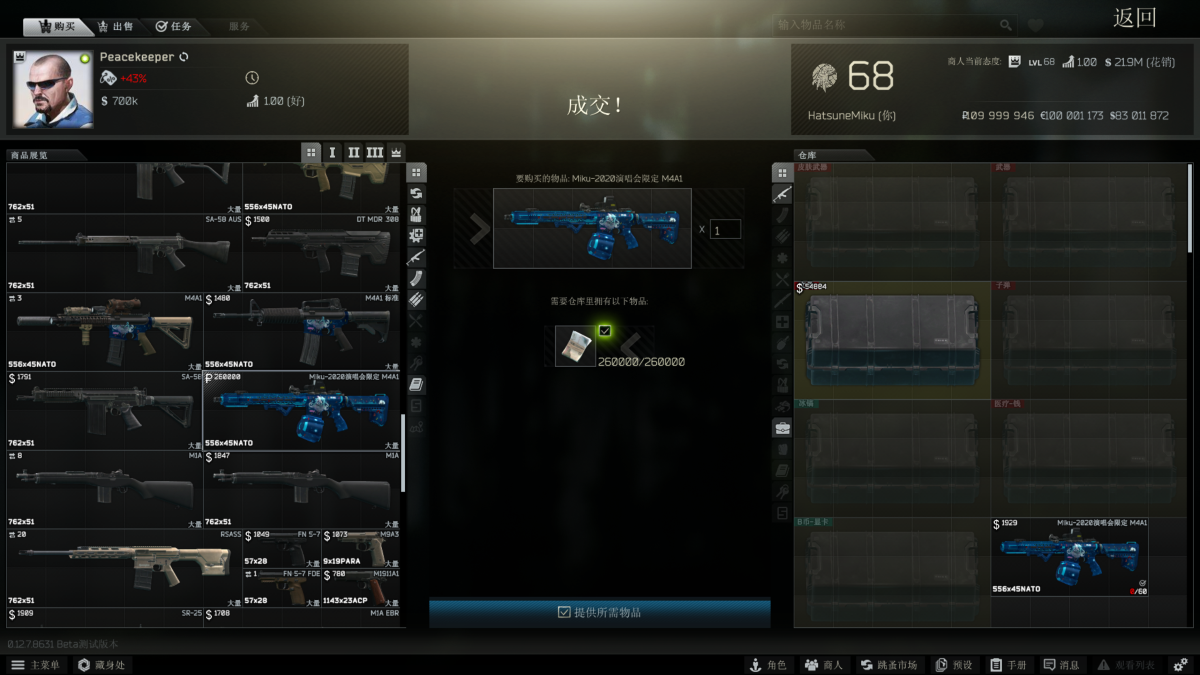
Task: Select the DT MDR 308 listing
Action: click(x=322, y=253)
